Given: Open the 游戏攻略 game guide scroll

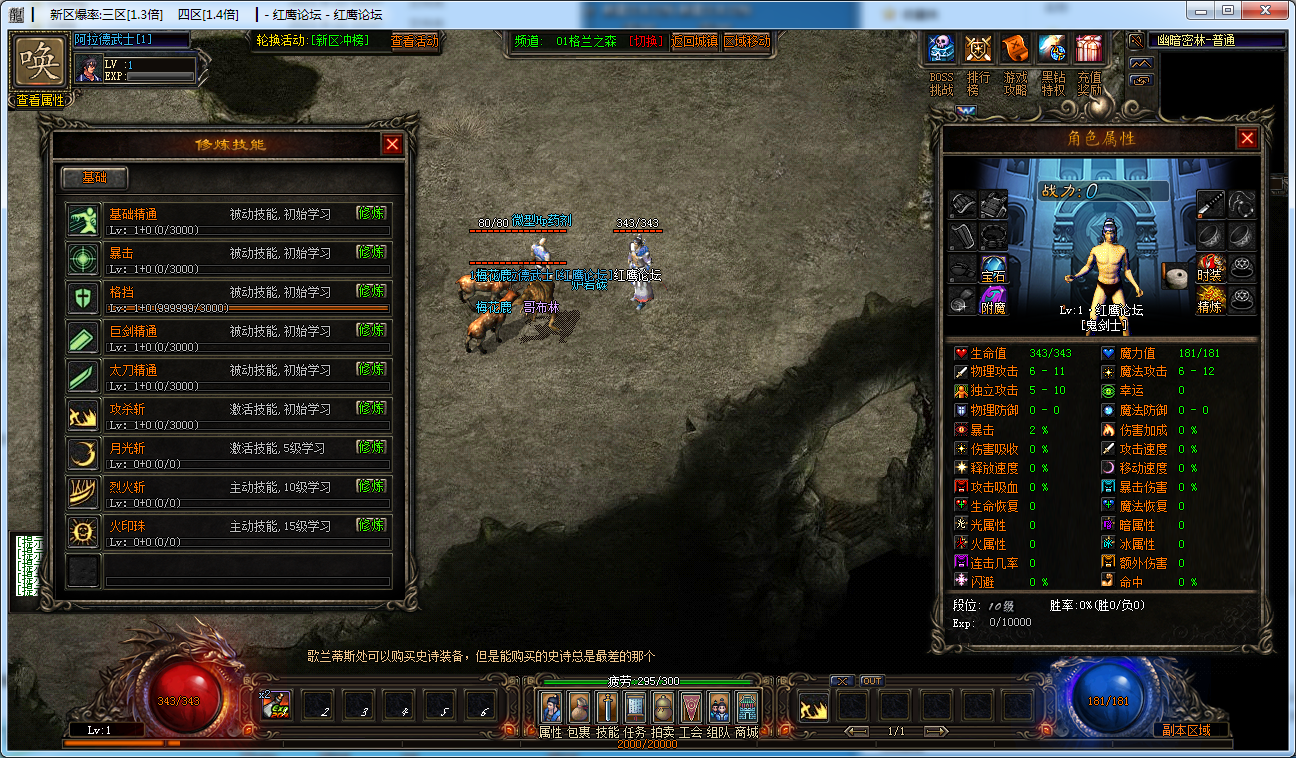Looking at the screenshot, I should tap(1015, 48).
